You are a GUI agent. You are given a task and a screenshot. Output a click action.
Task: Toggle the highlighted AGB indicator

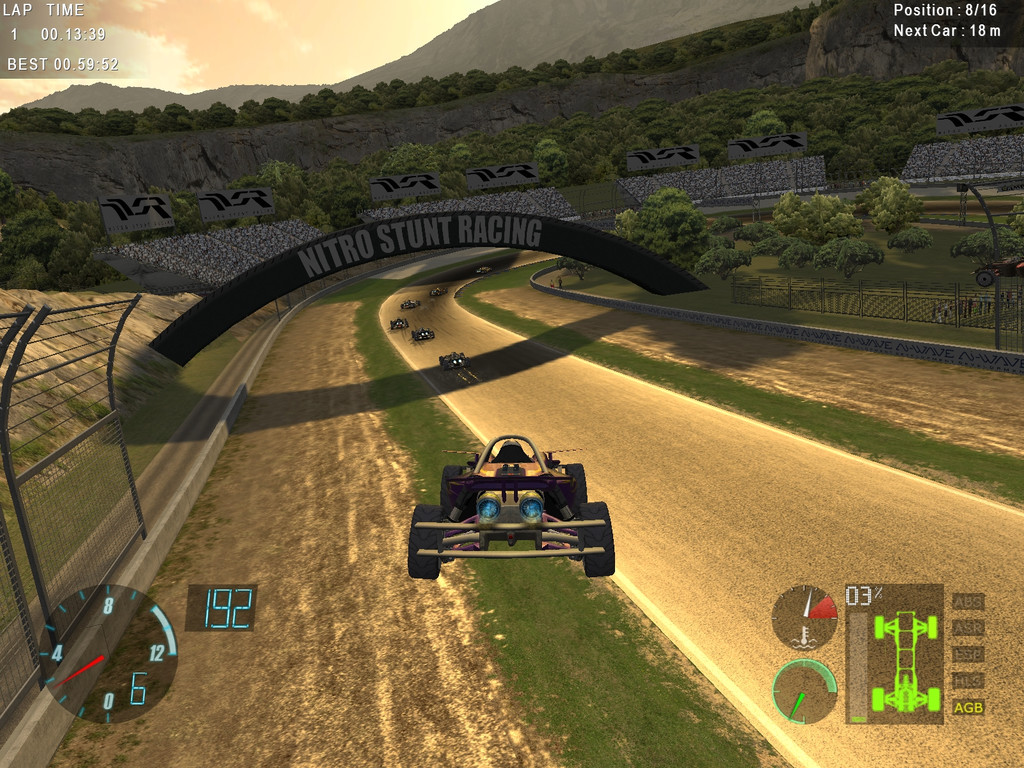pos(967,707)
